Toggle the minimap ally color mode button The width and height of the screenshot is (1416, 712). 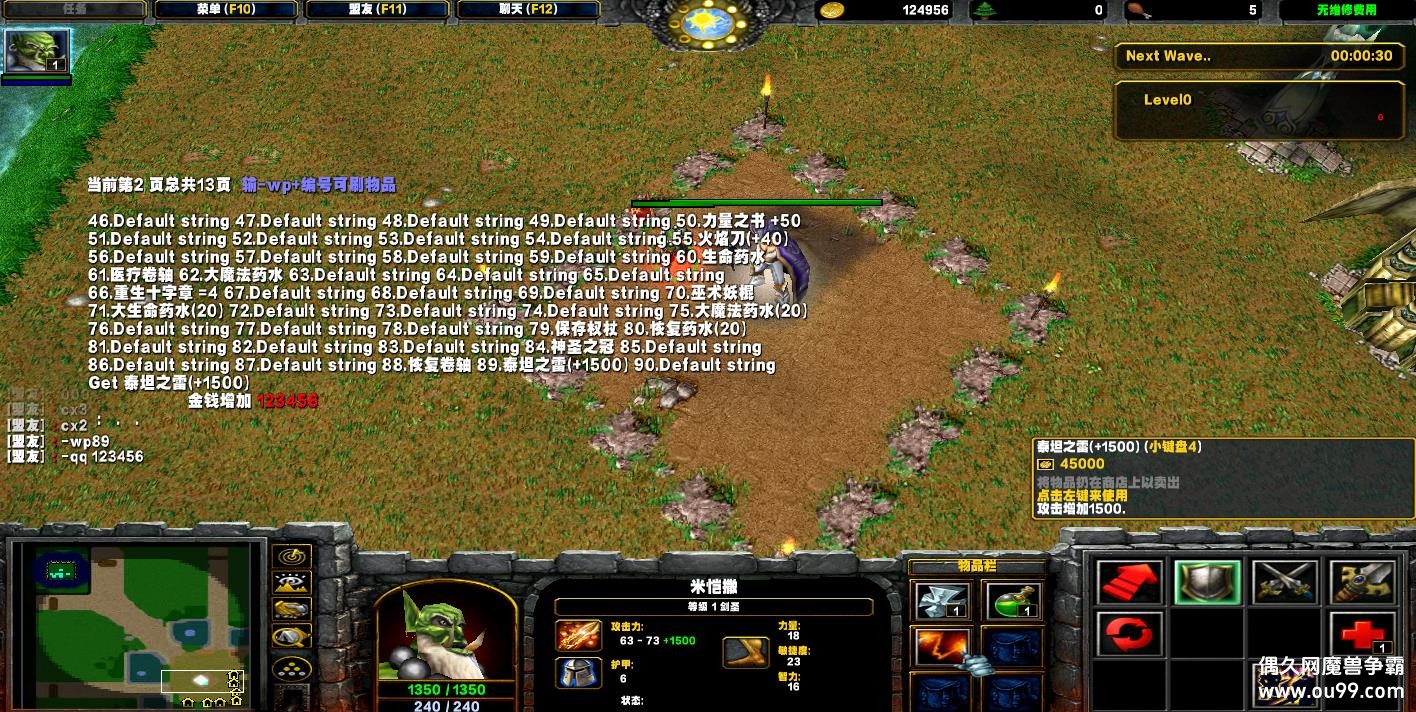click(291, 610)
